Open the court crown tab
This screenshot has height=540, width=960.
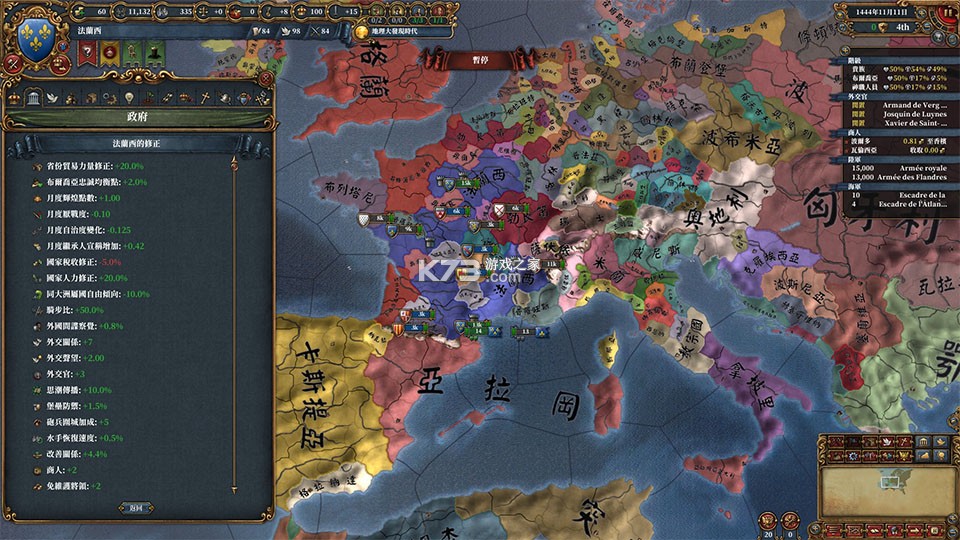(13, 97)
